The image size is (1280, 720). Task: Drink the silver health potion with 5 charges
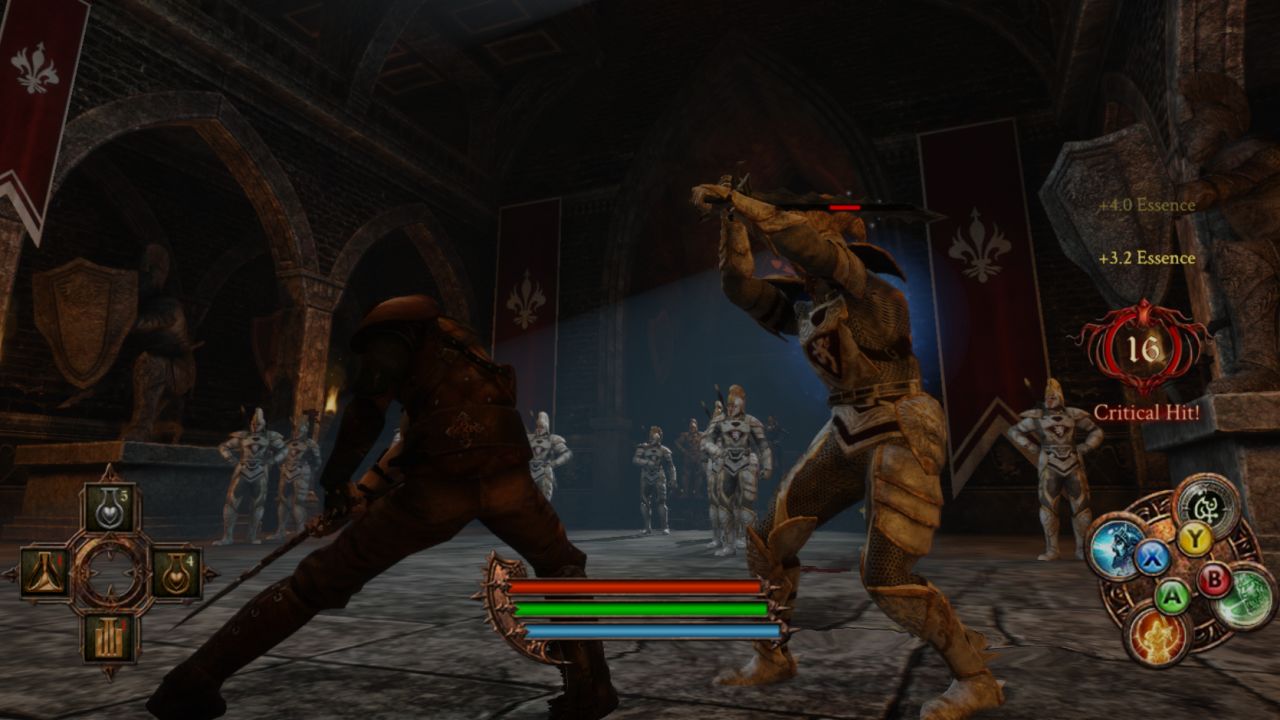pos(111,507)
